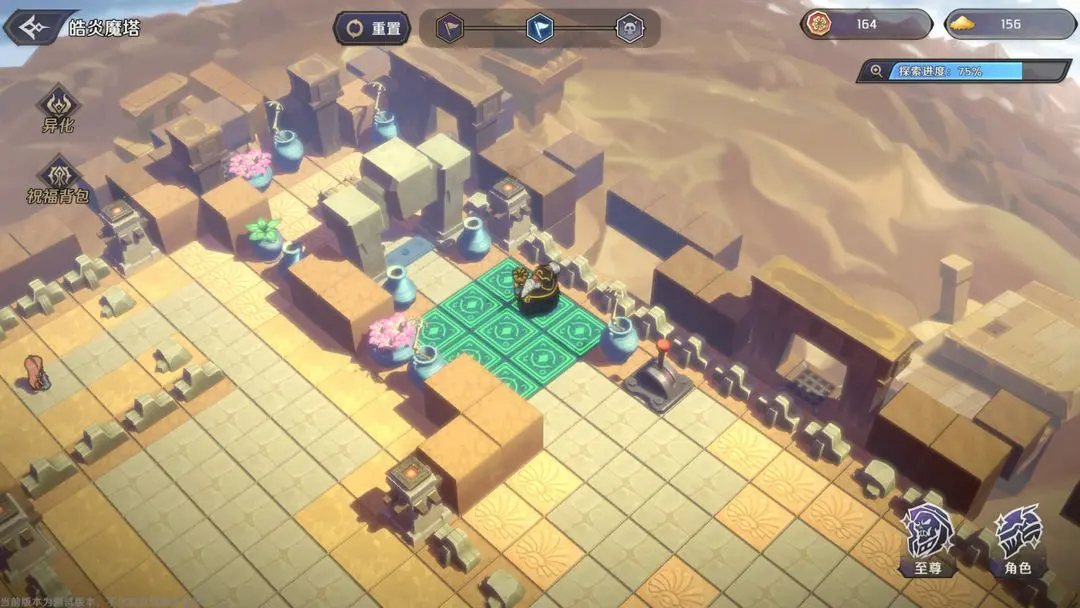Select the skull boss stage marker
This screenshot has height=608, width=1080.
[629, 28]
